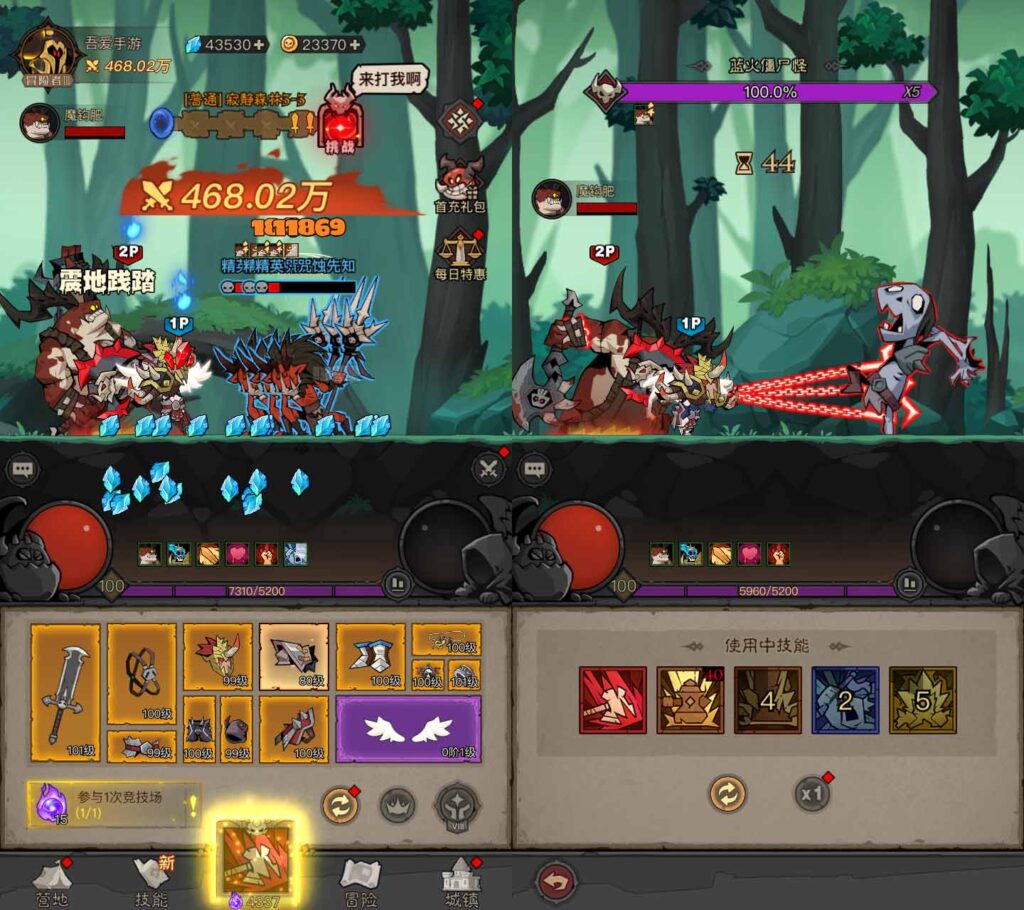Select the level 80 highlighted gear slot
Viewport: 1024px width, 910px height.
pos(294,657)
